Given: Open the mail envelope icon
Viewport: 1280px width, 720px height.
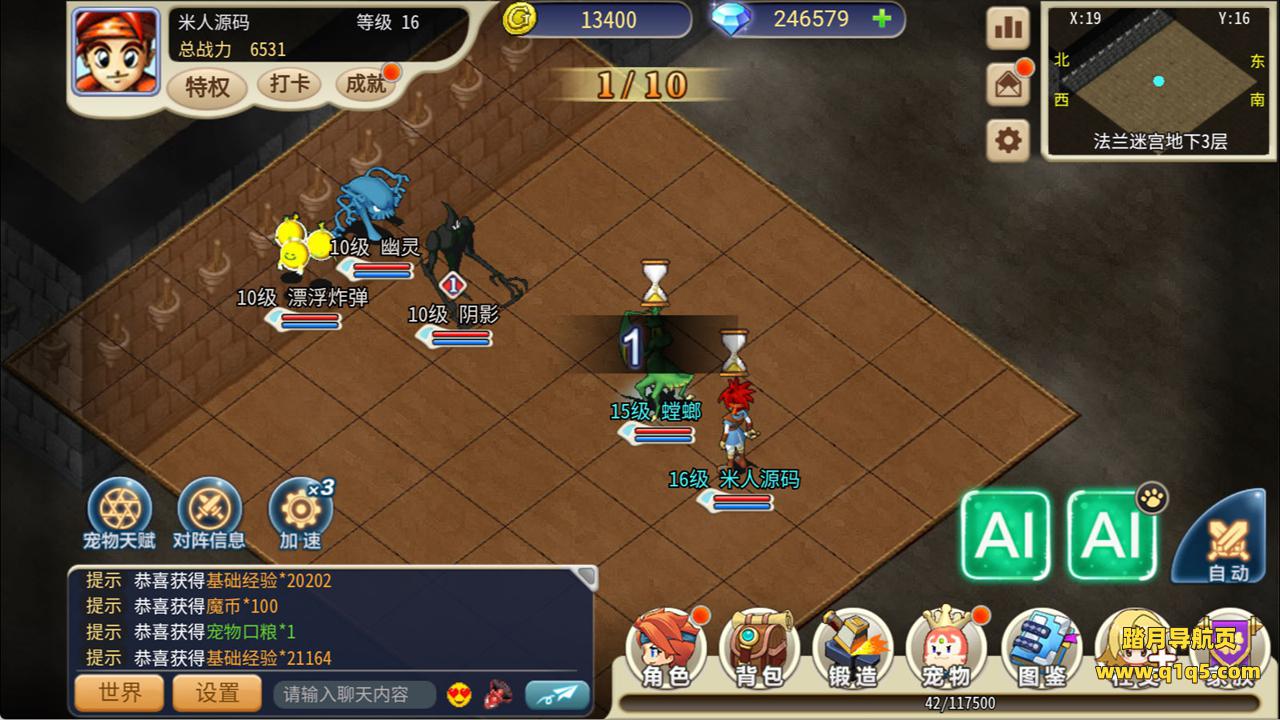Looking at the screenshot, I should (x=1008, y=85).
